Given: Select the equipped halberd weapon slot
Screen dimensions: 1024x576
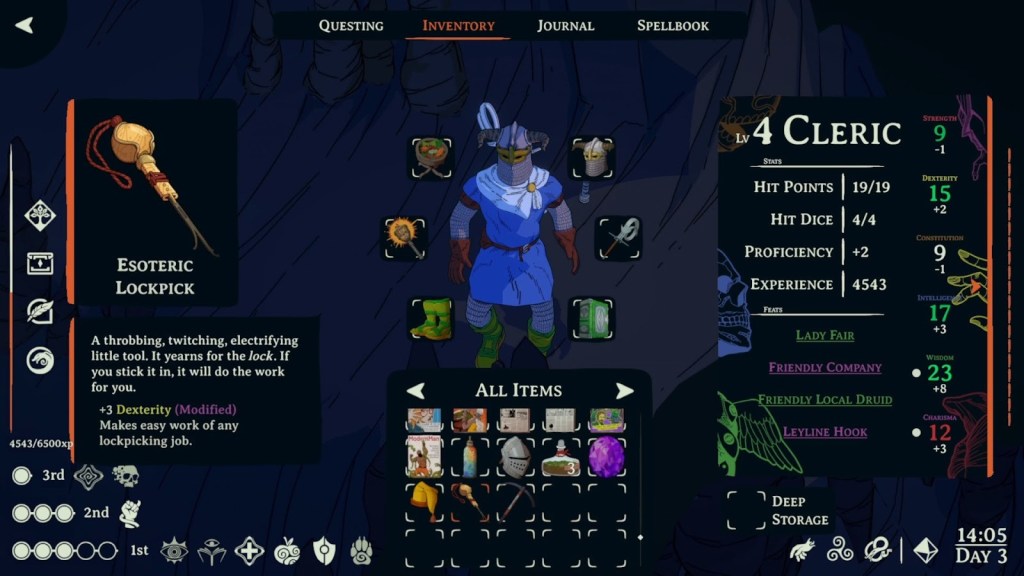Looking at the screenshot, I should click(x=618, y=238).
